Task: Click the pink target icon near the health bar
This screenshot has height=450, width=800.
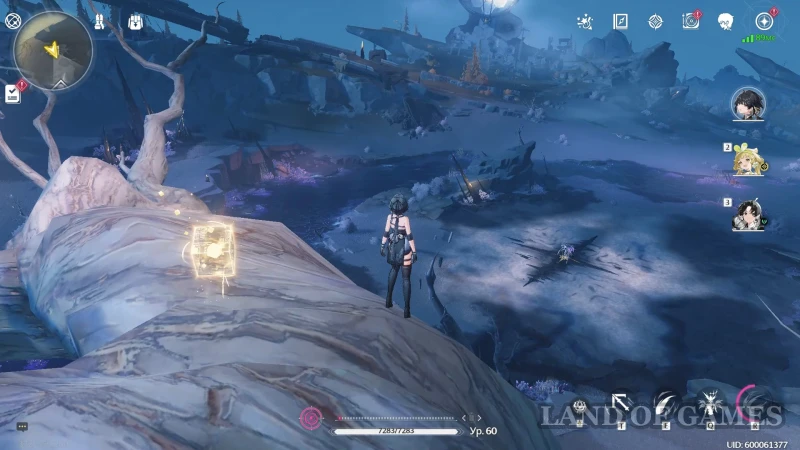Action: 312,417
